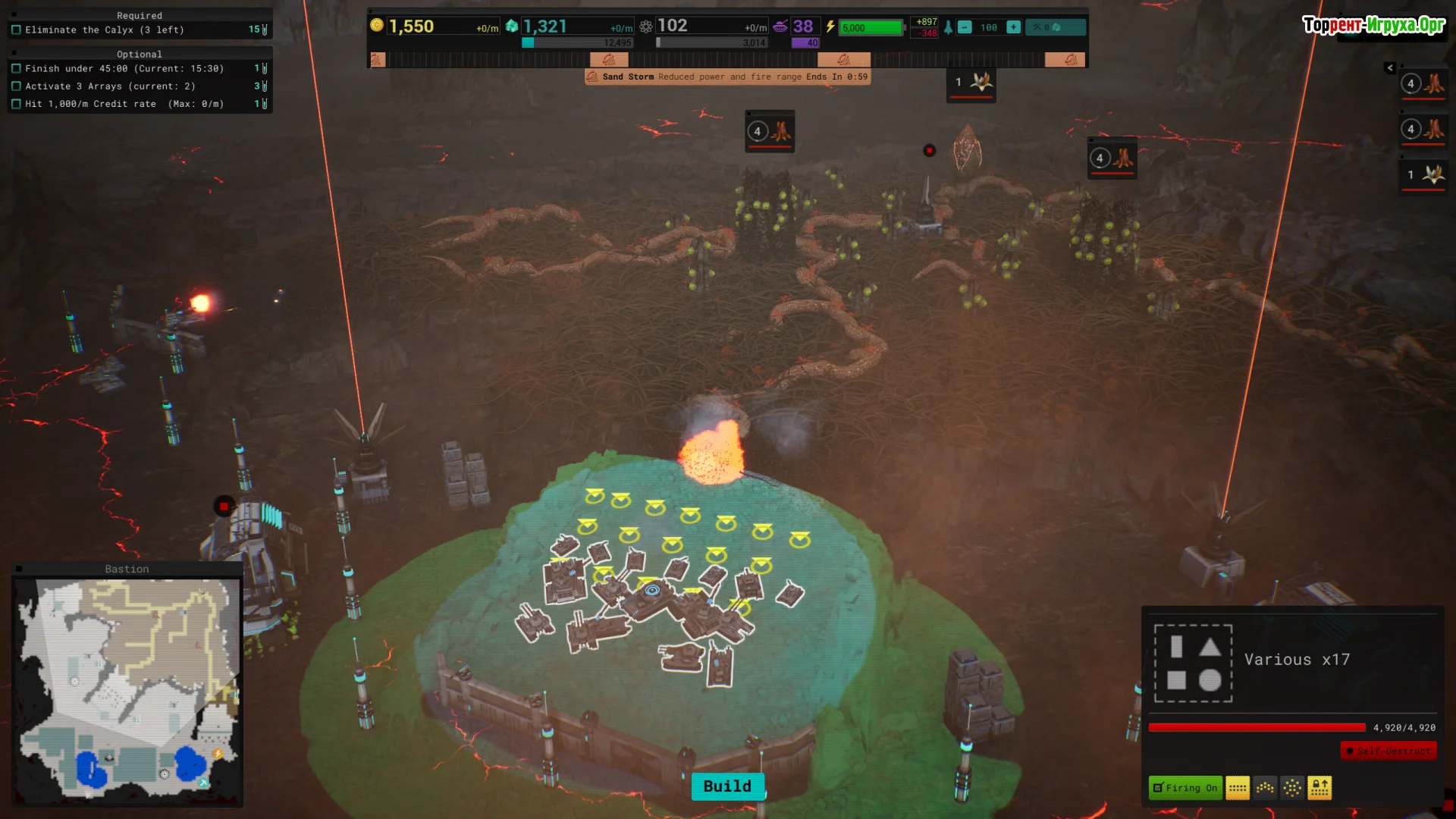Toggle the formation lock icon
The height and width of the screenshot is (819, 1456).
tap(1319, 788)
